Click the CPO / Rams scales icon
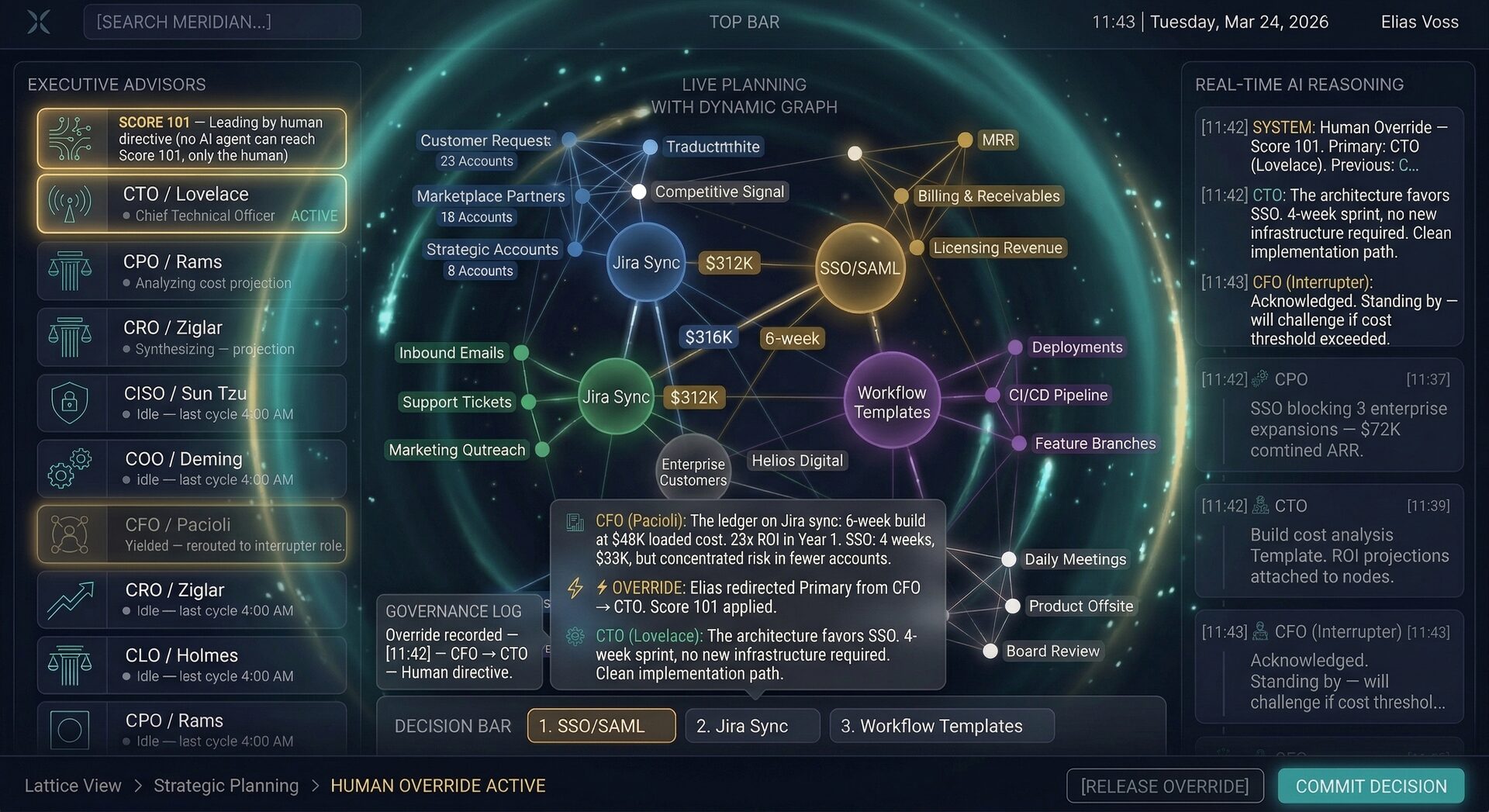Image resolution: width=1489 pixels, height=812 pixels. tap(71, 270)
